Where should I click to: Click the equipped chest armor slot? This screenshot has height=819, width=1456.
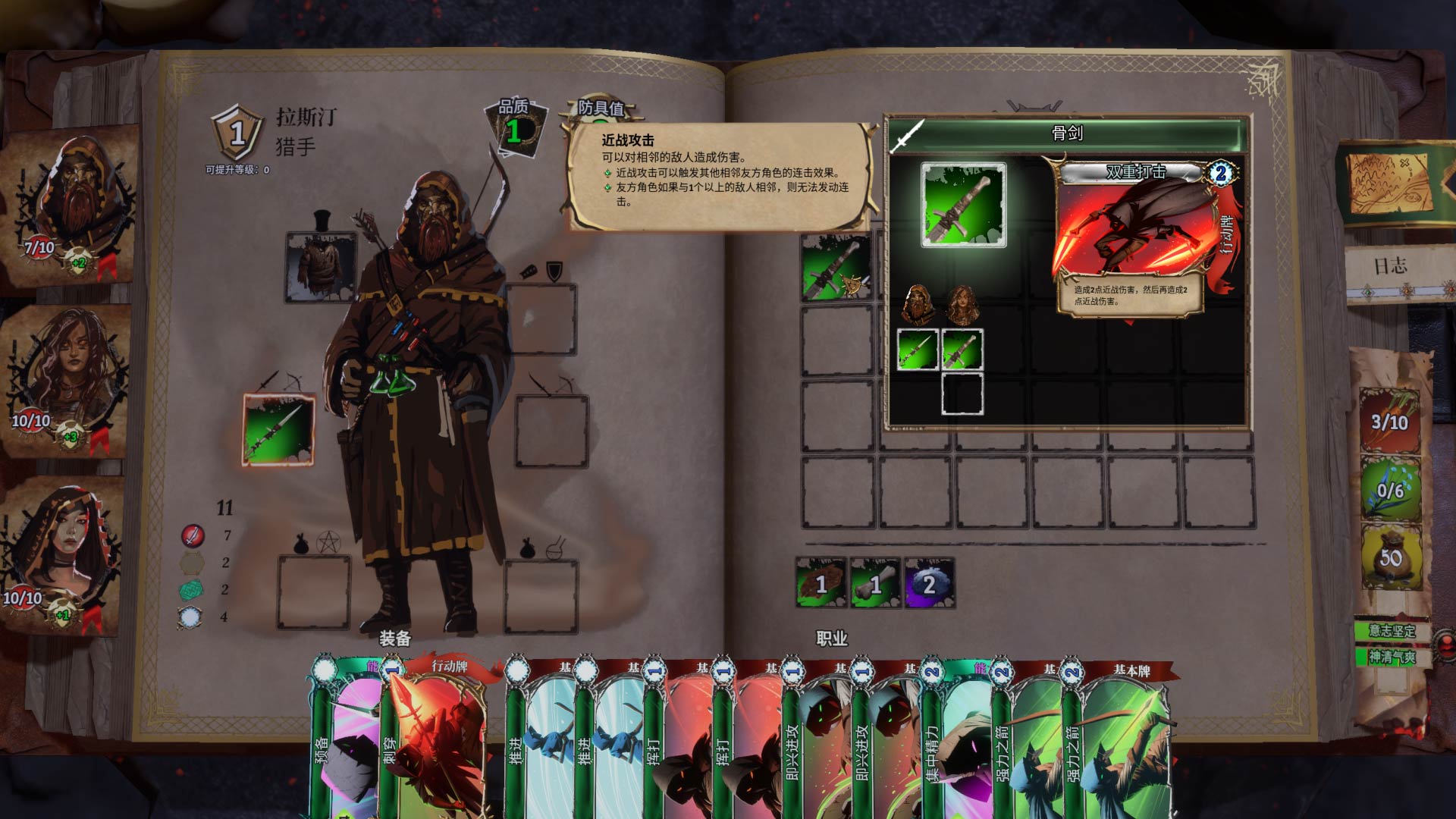tap(321, 267)
